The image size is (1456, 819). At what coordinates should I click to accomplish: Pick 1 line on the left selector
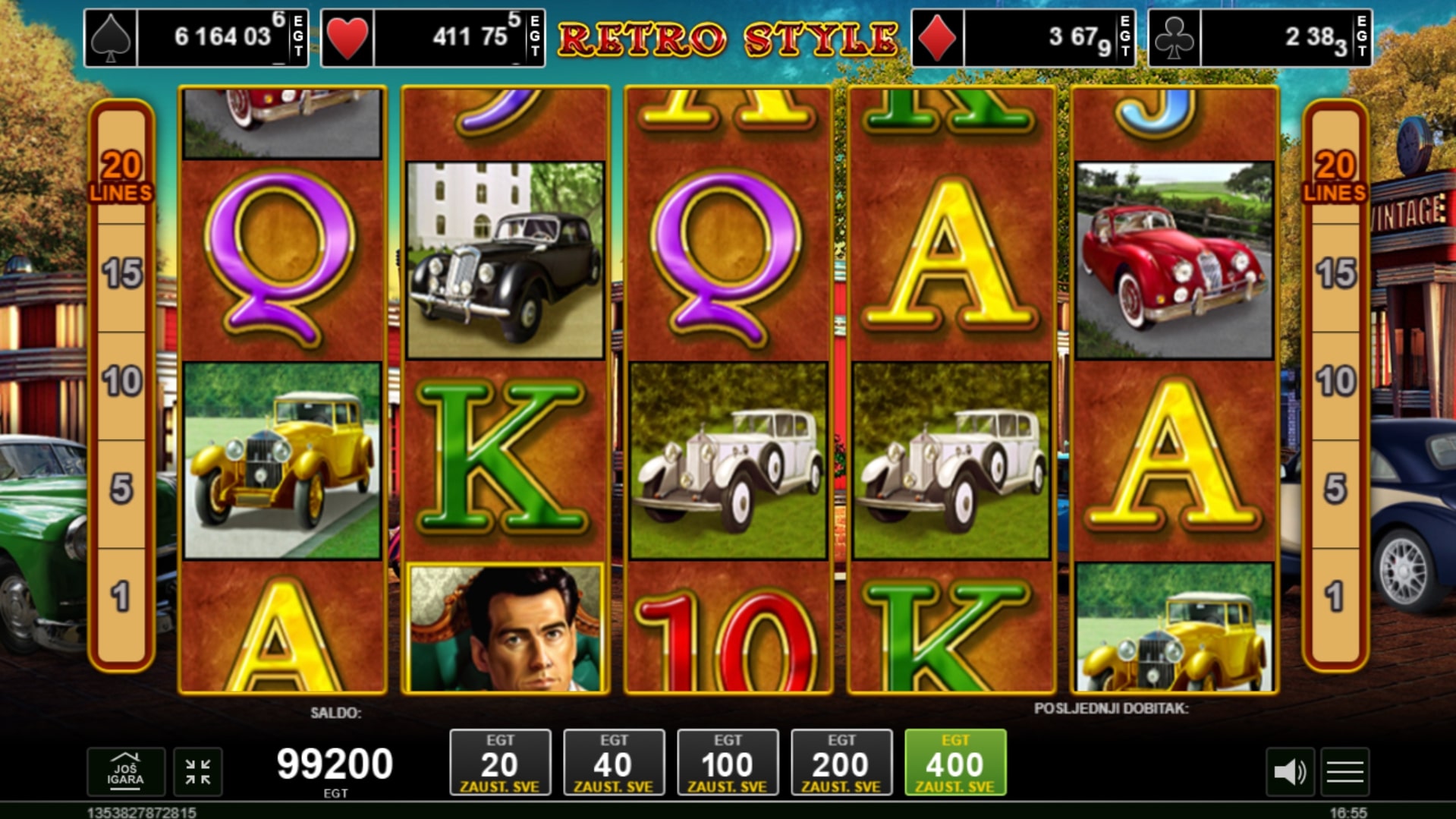coord(121,597)
